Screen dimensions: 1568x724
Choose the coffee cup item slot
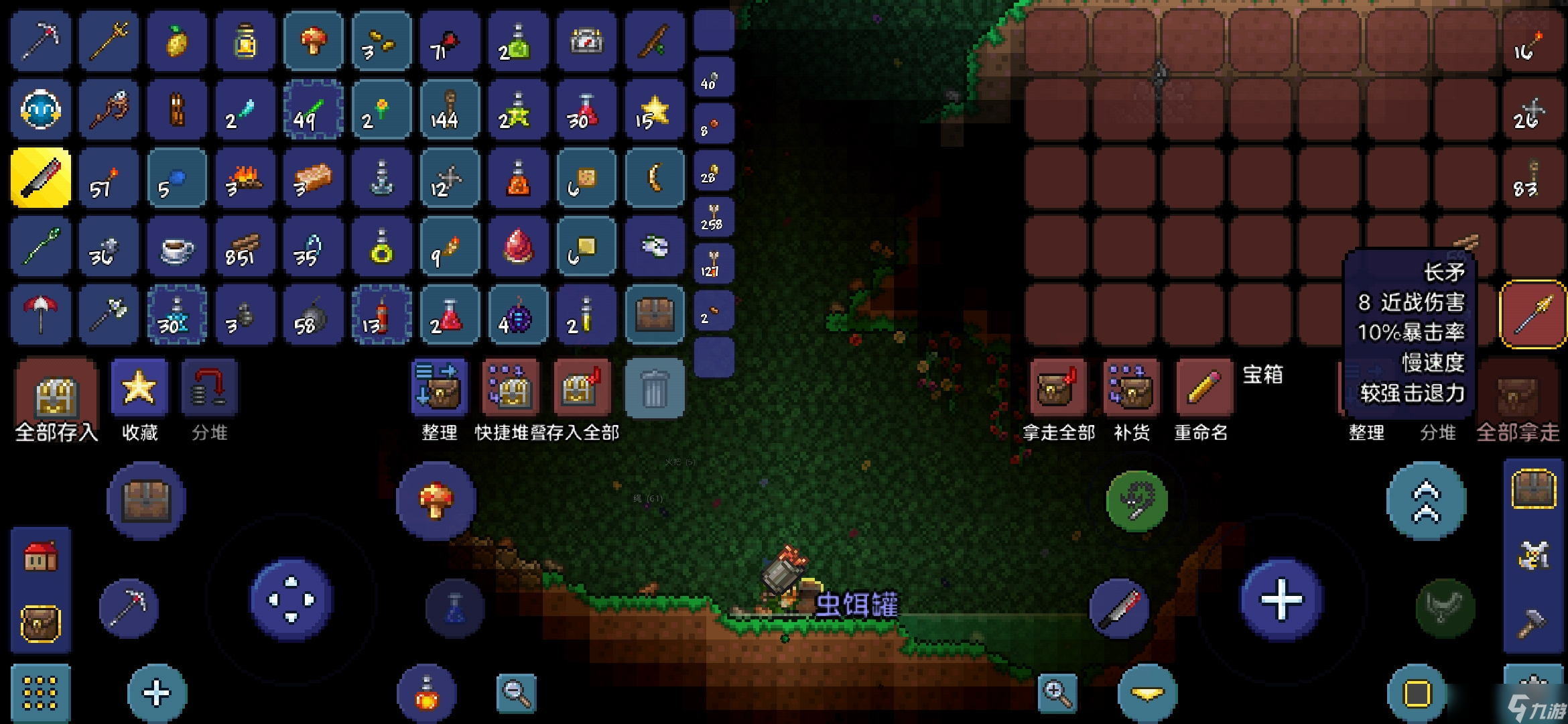tap(177, 247)
